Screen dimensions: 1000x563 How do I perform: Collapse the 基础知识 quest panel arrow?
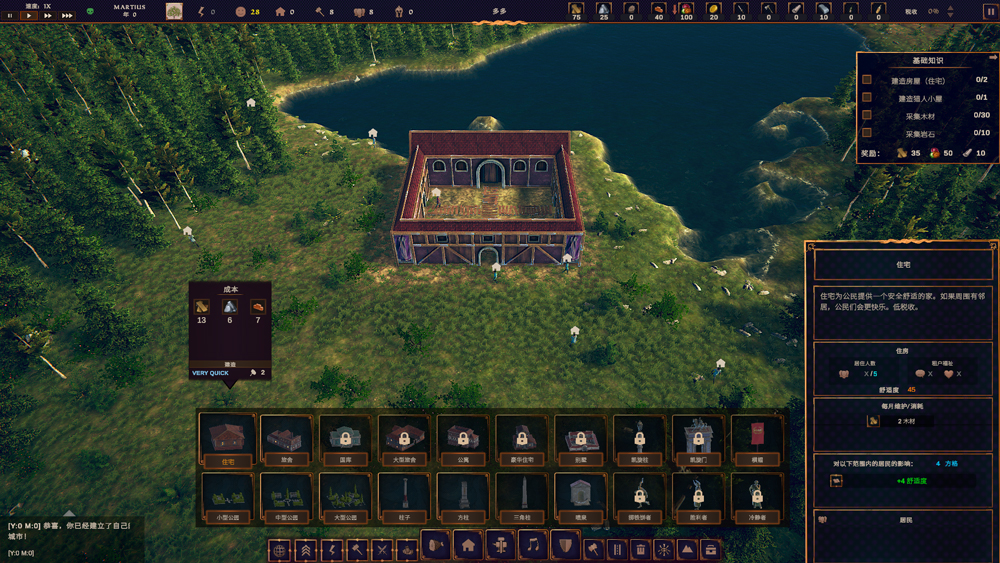click(x=992, y=58)
